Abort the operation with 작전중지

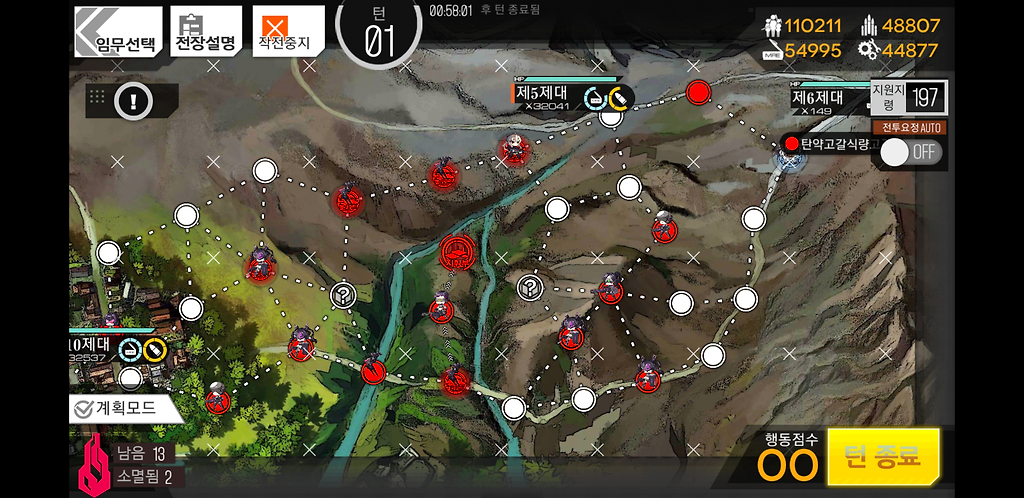point(288,31)
